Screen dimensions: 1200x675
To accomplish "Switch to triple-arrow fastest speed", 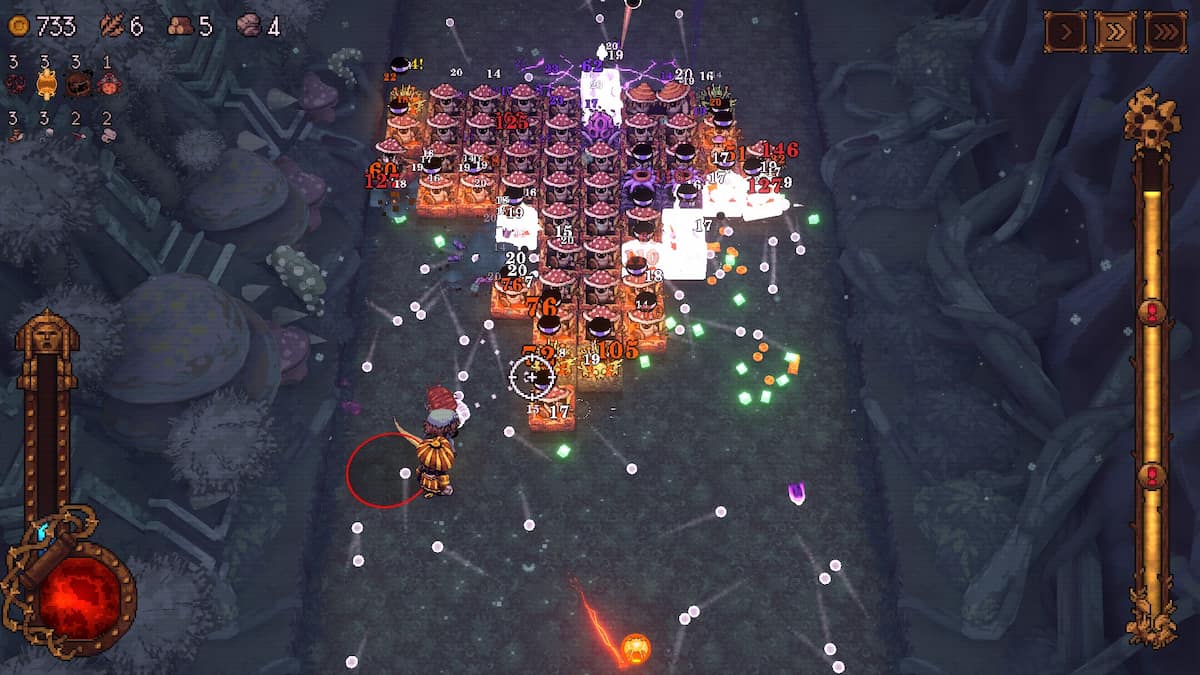I will [x=1165, y=32].
